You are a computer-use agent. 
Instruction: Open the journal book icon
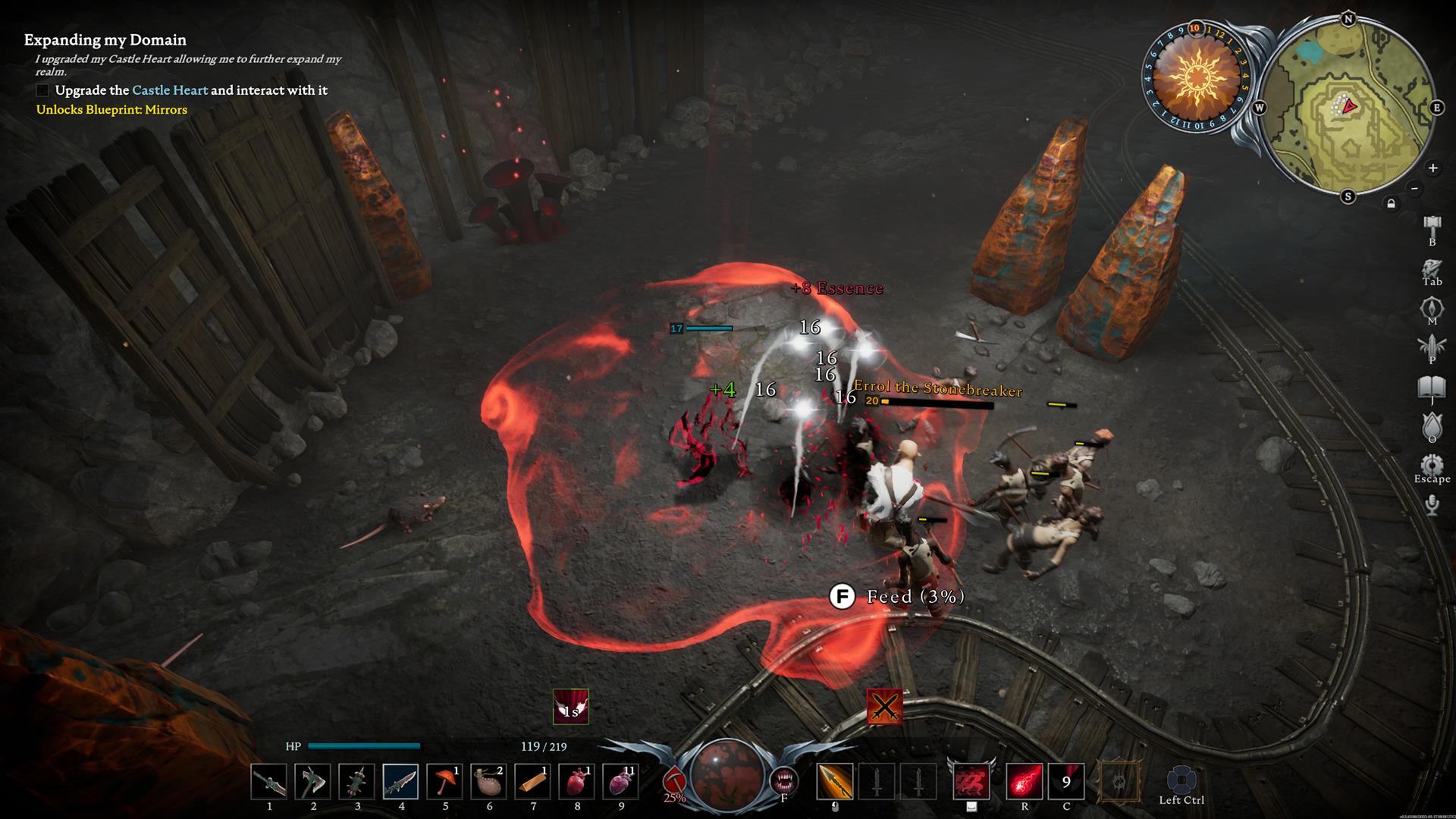(1432, 388)
